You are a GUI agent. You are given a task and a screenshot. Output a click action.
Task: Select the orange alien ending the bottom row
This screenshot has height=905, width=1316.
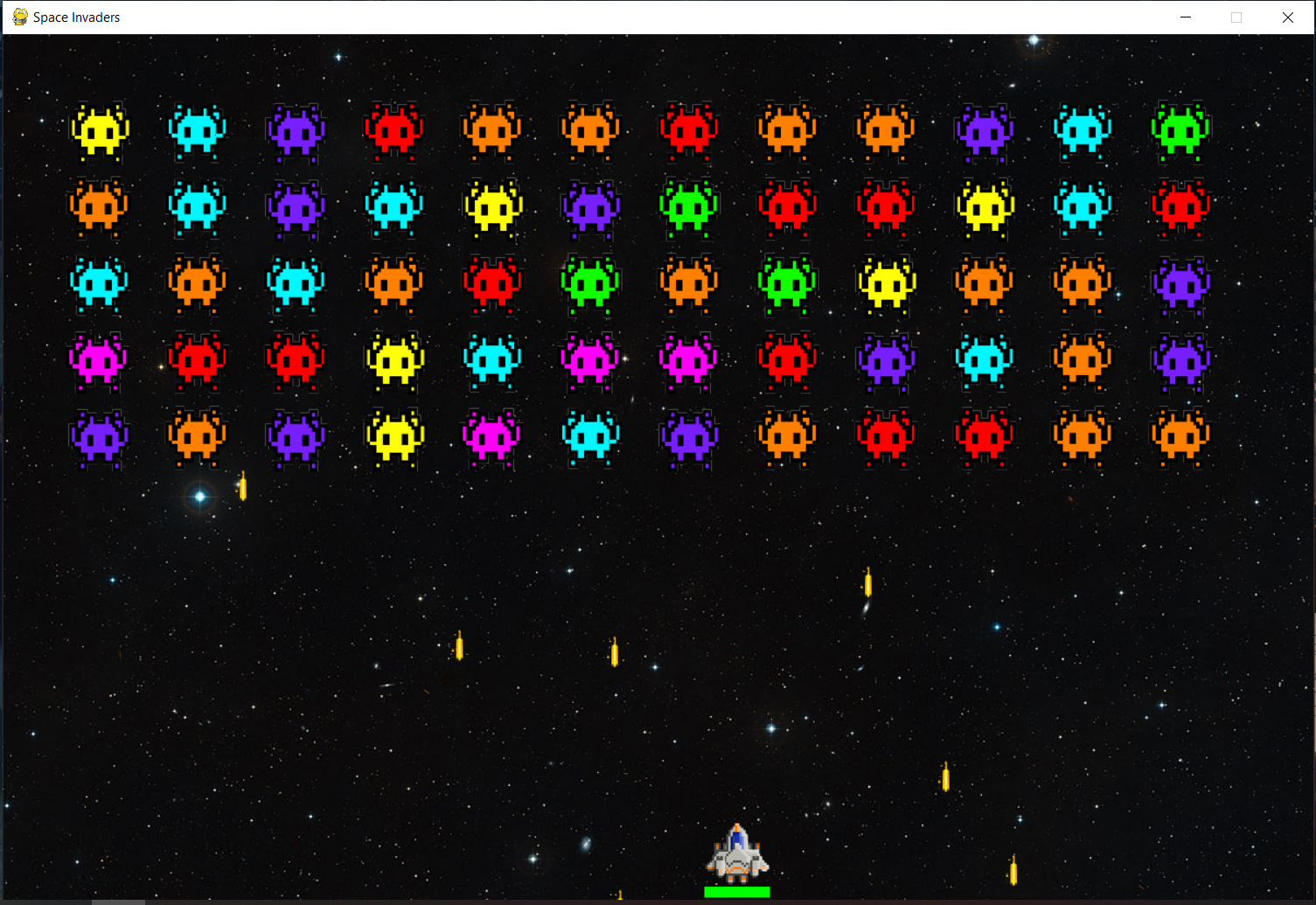(x=1180, y=437)
